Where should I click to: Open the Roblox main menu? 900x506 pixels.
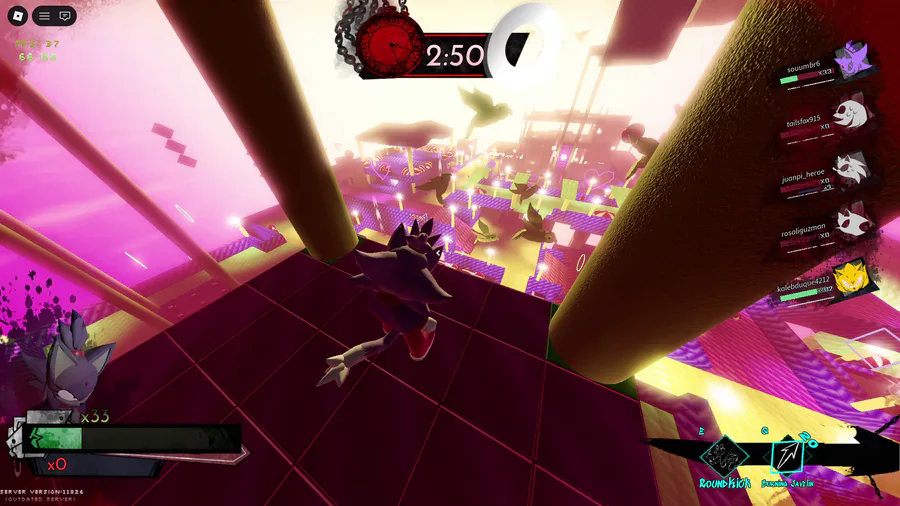[x=17, y=16]
